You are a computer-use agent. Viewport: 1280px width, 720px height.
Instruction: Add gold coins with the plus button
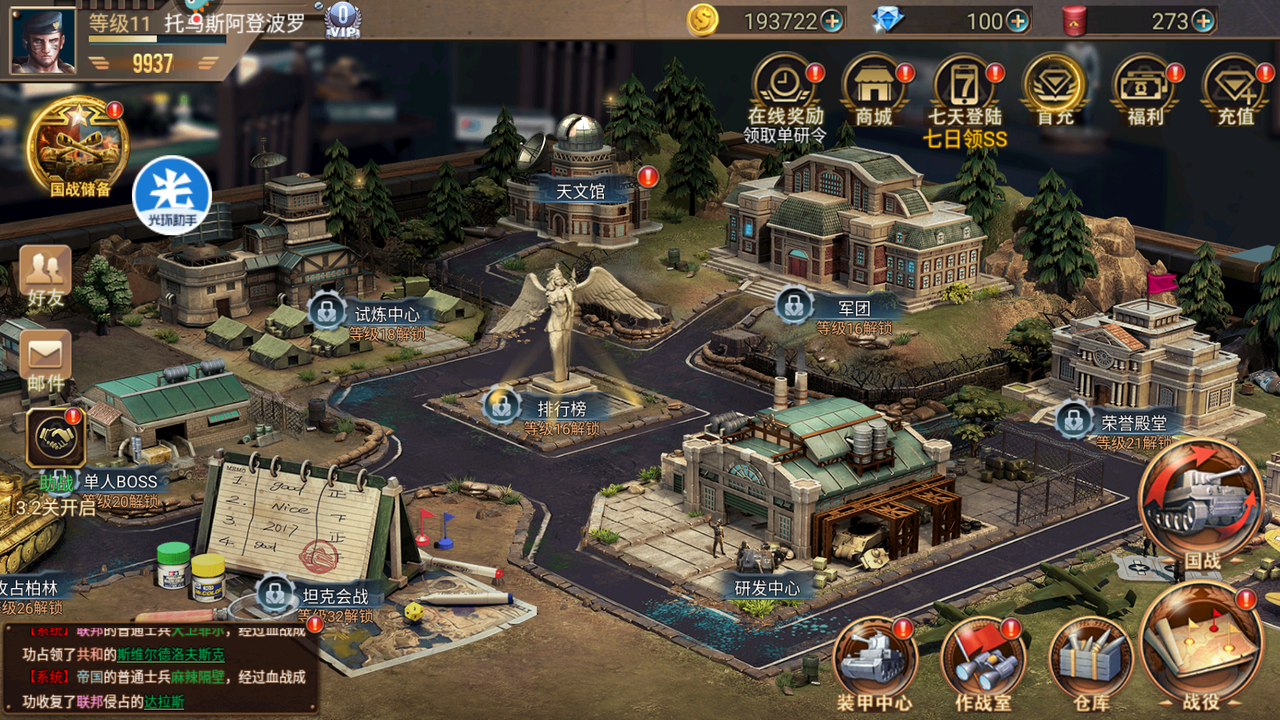(831, 21)
